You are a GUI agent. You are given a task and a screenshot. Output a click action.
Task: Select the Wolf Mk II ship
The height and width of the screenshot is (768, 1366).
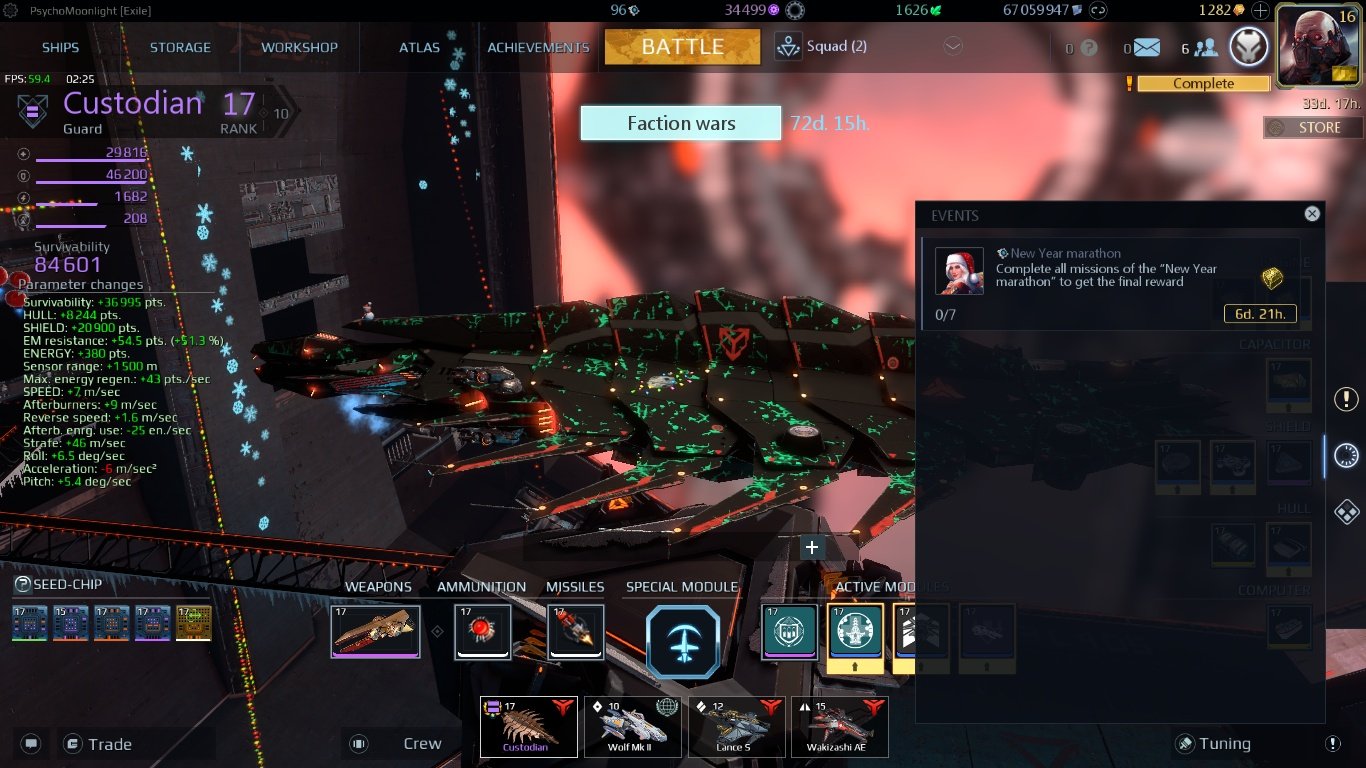point(632,727)
